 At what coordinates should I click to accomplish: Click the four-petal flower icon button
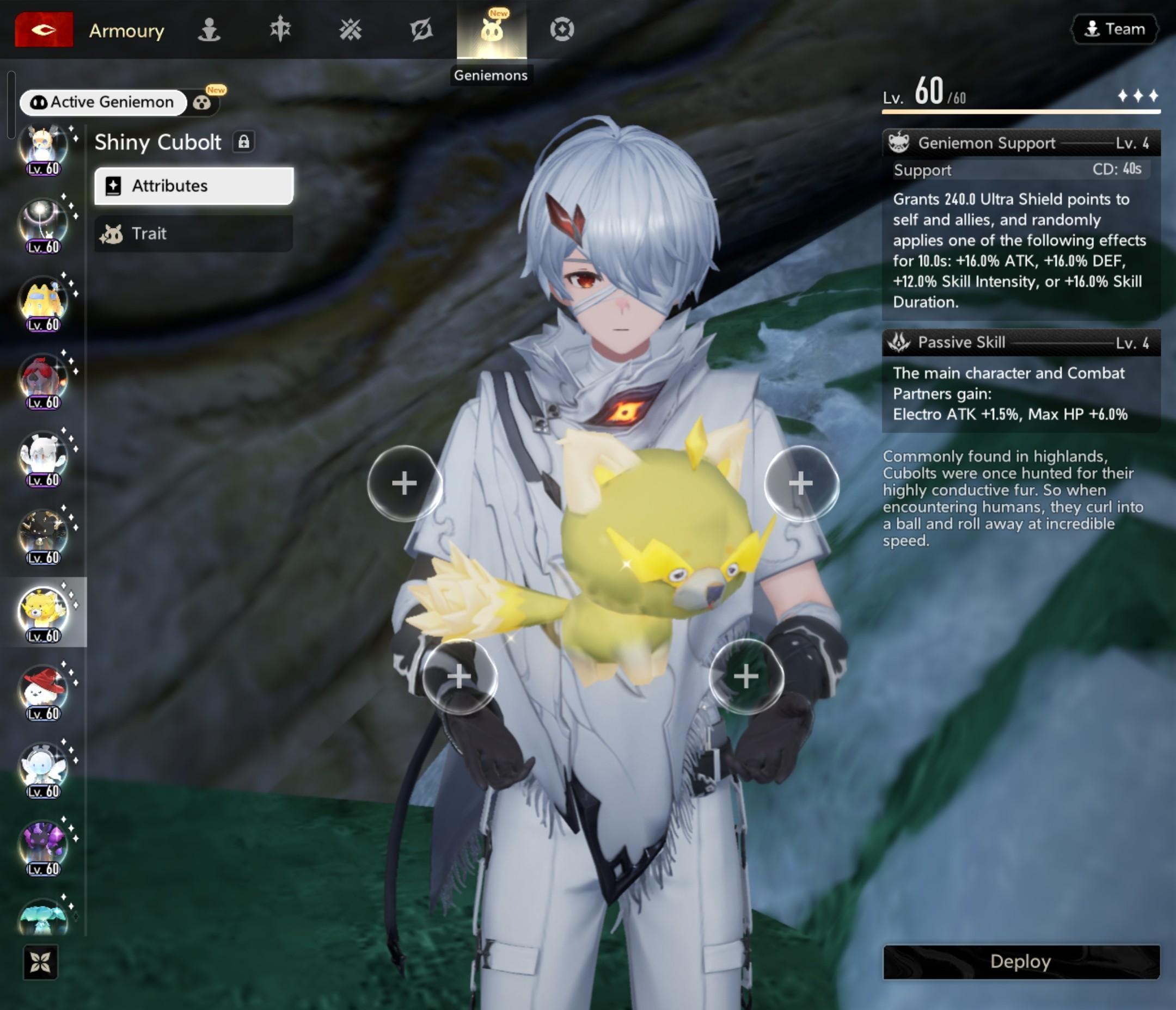pos(40,962)
